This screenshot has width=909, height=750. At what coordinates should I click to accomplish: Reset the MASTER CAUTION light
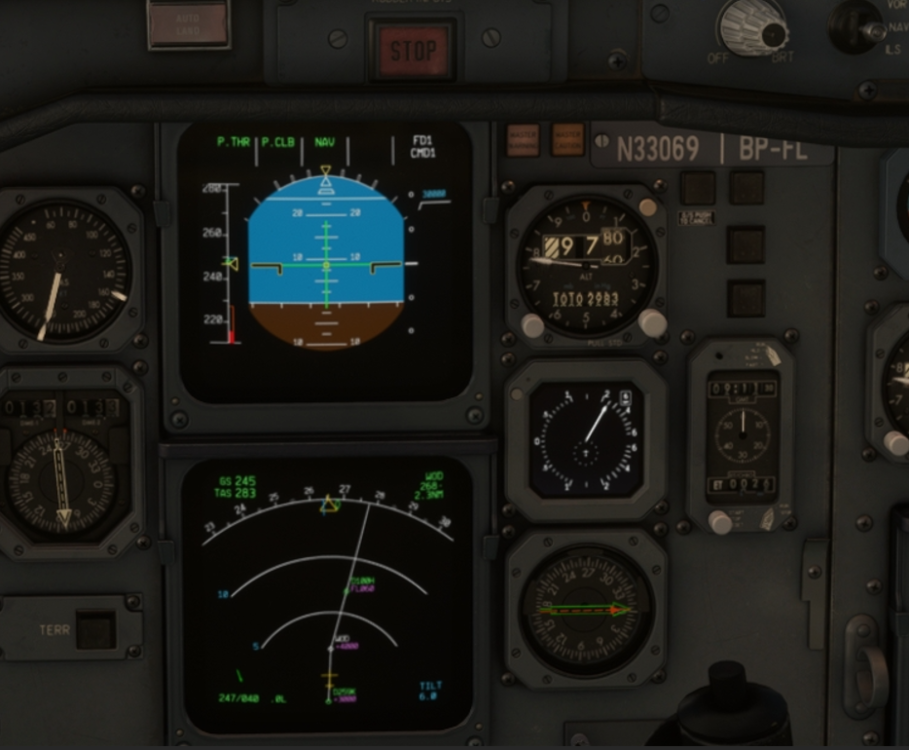[567, 139]
